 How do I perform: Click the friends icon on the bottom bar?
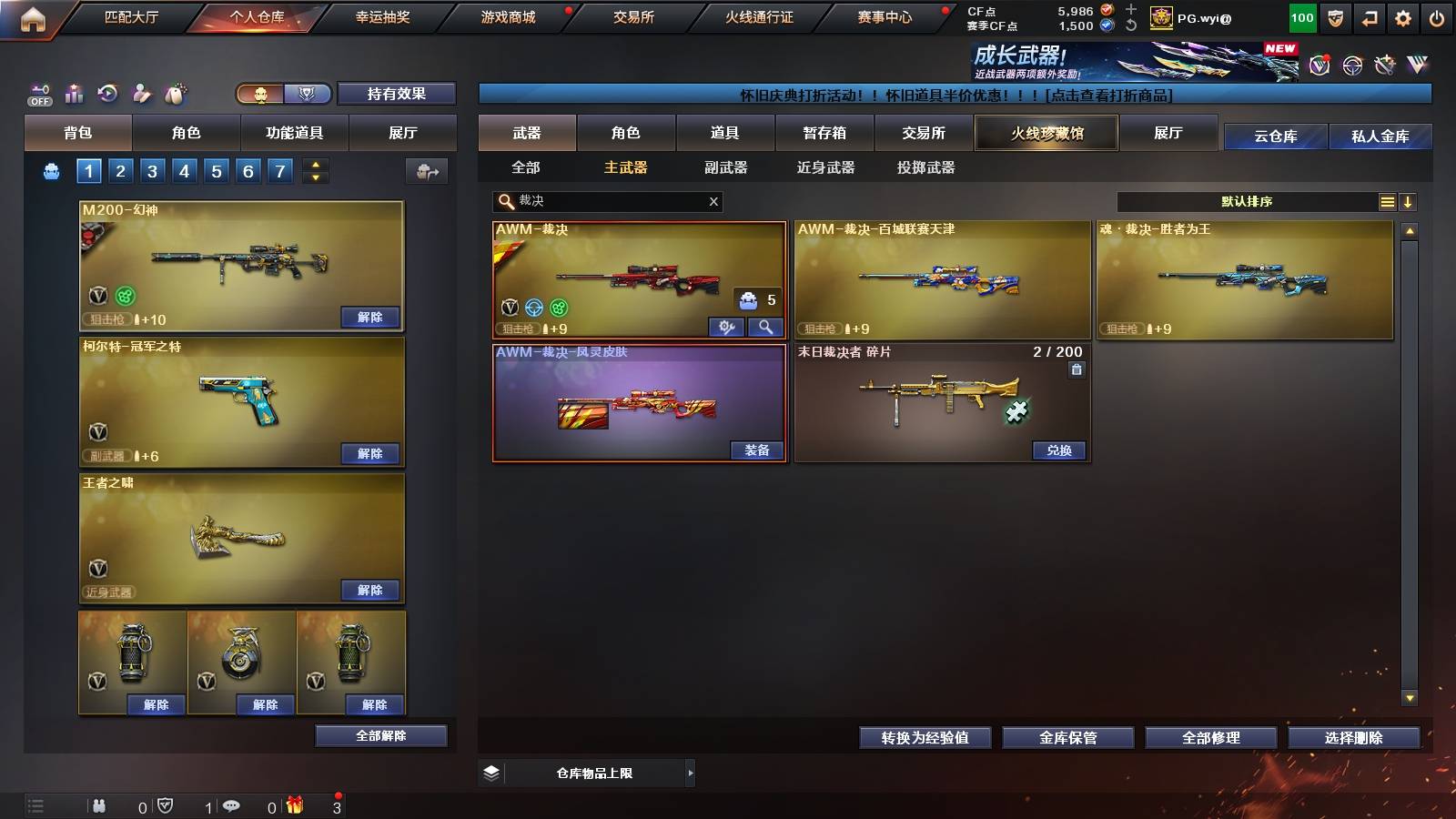[98, 806]
